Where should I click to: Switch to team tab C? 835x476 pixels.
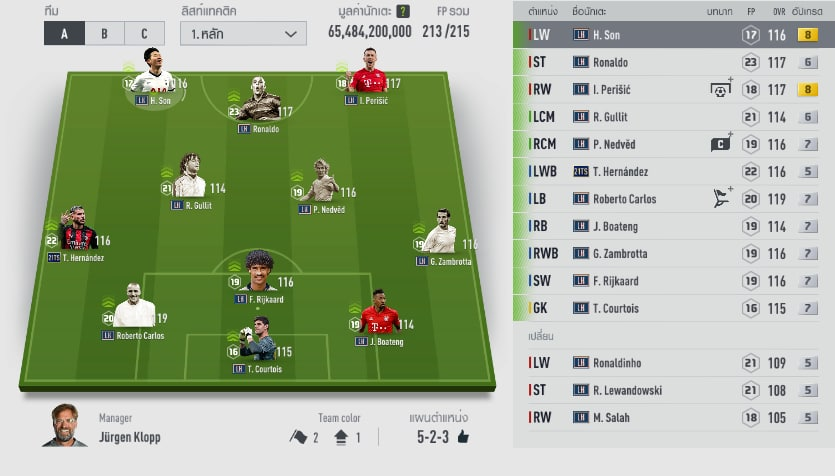pyautogui.click(x=144, y=33)
